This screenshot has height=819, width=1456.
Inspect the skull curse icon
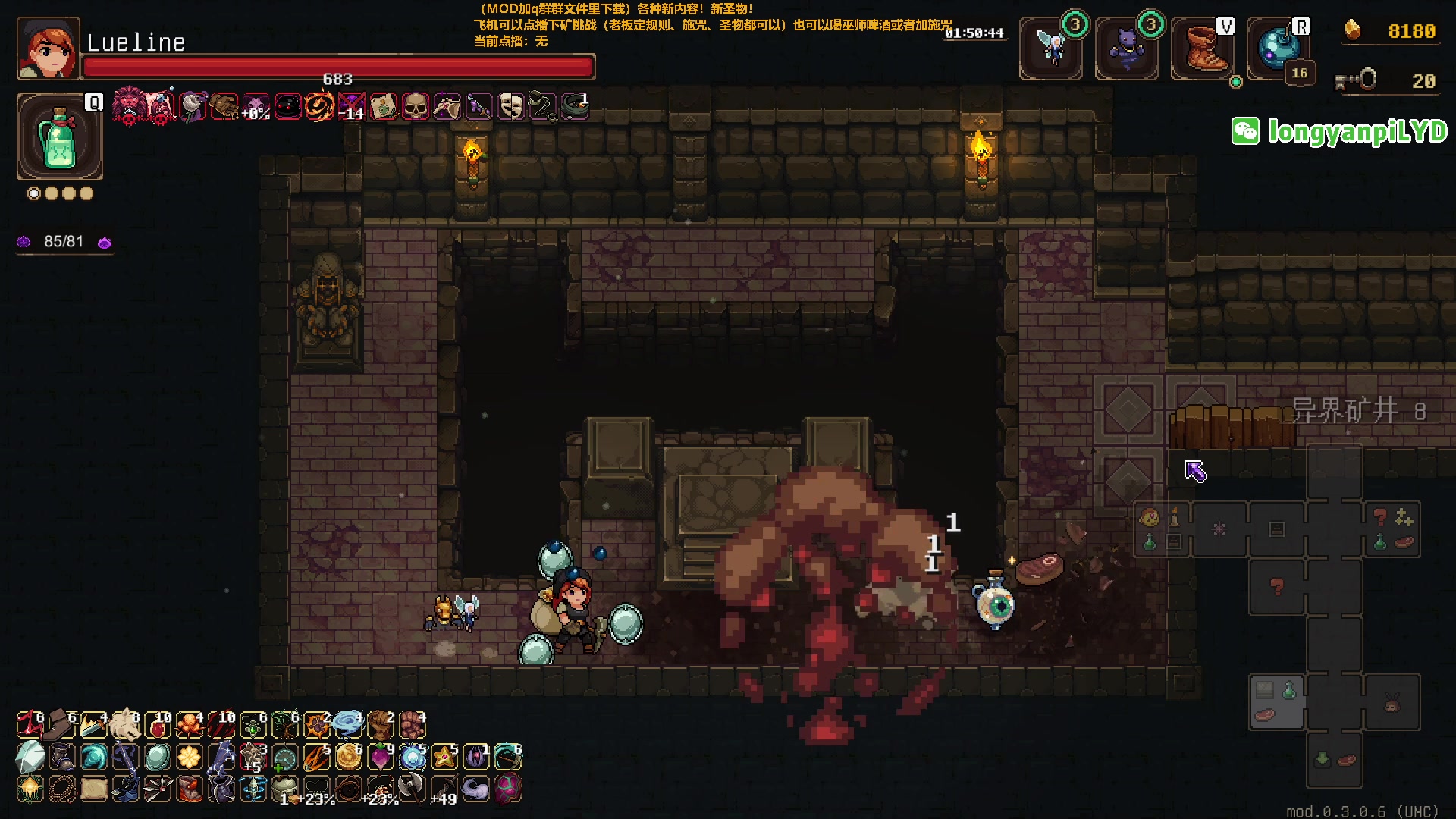point(415,107)
